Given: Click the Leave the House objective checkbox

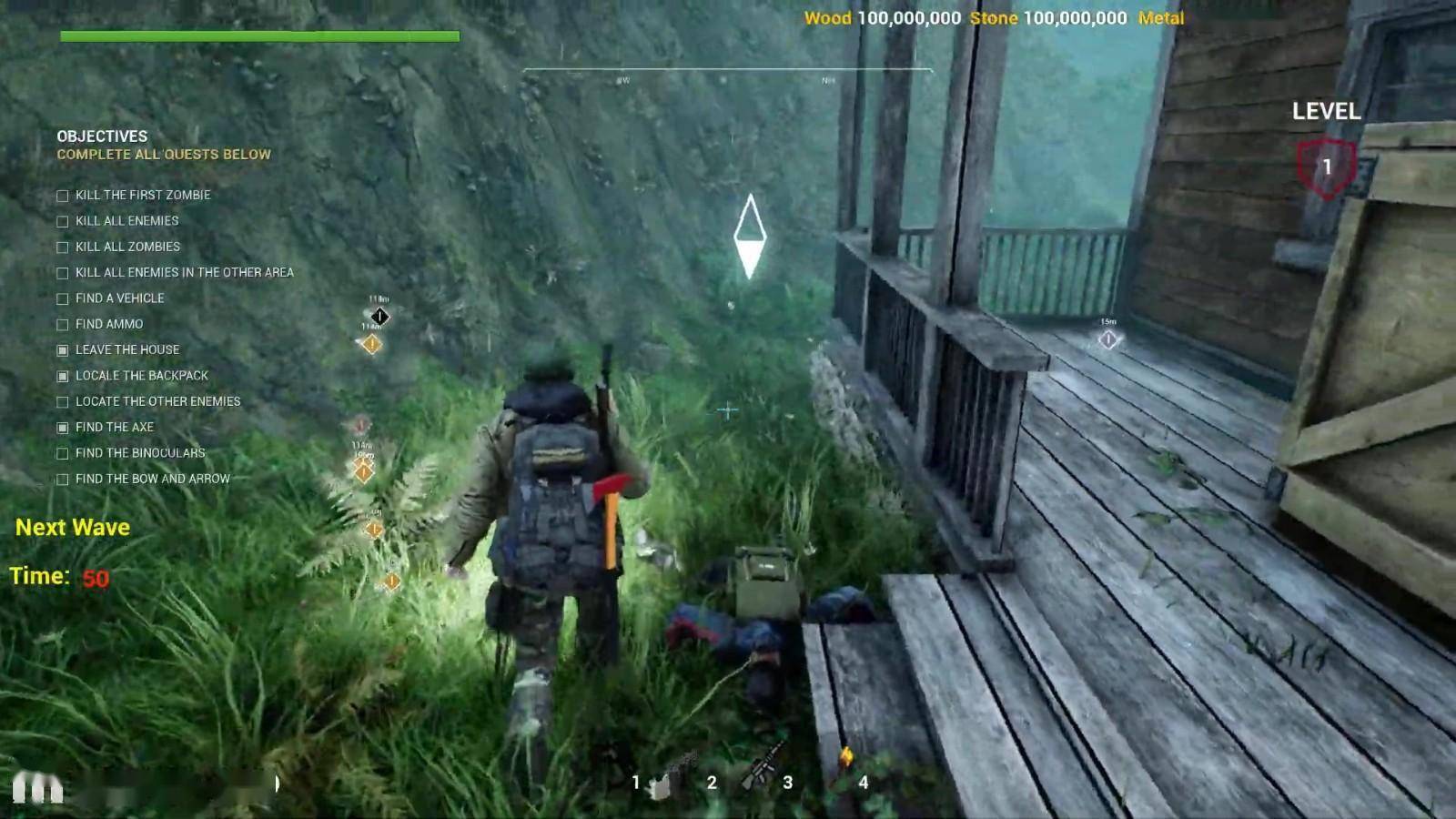Looking at the screenshot, I should tap(63, 350).
